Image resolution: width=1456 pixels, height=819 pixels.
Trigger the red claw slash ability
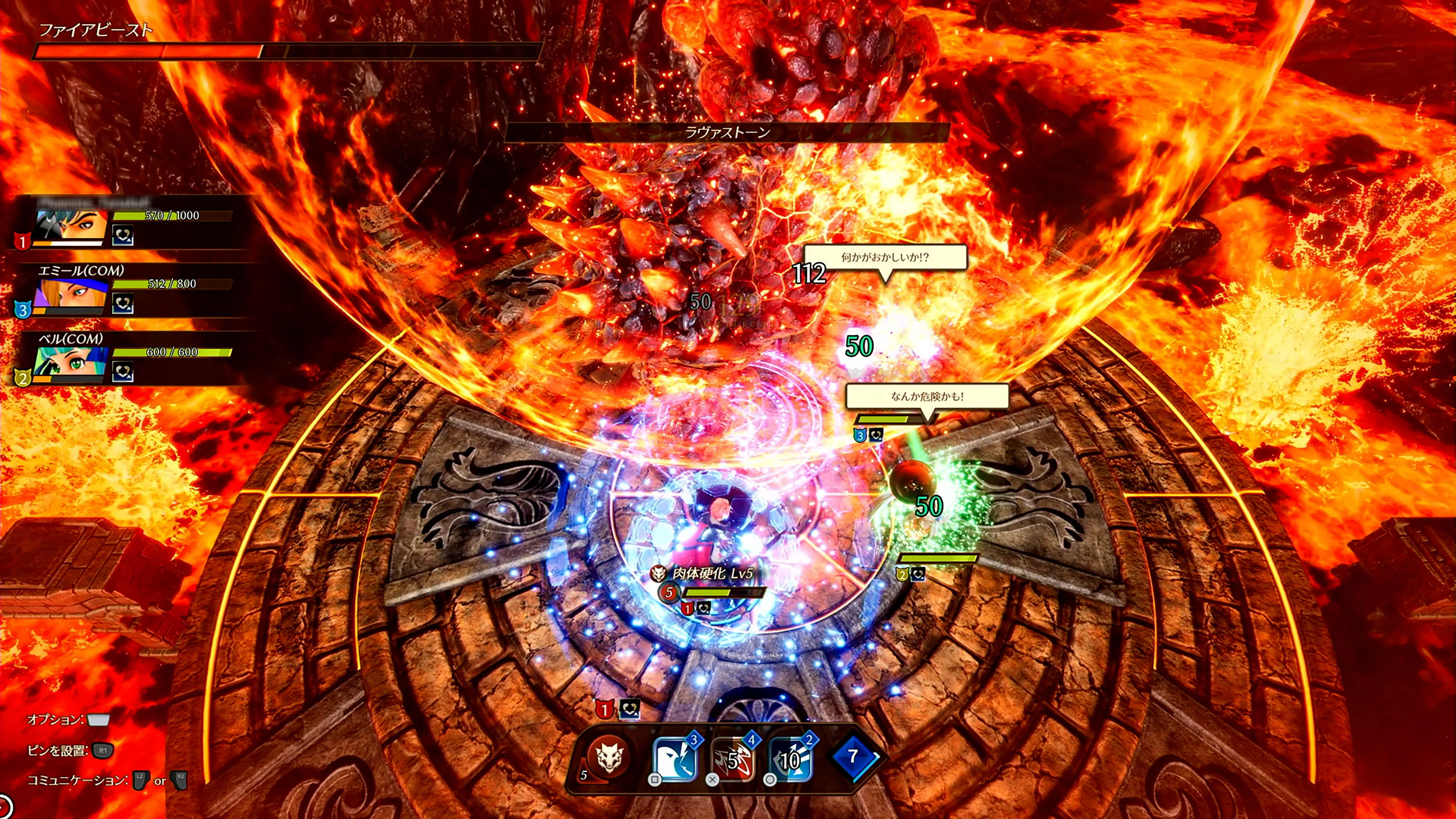733,759
